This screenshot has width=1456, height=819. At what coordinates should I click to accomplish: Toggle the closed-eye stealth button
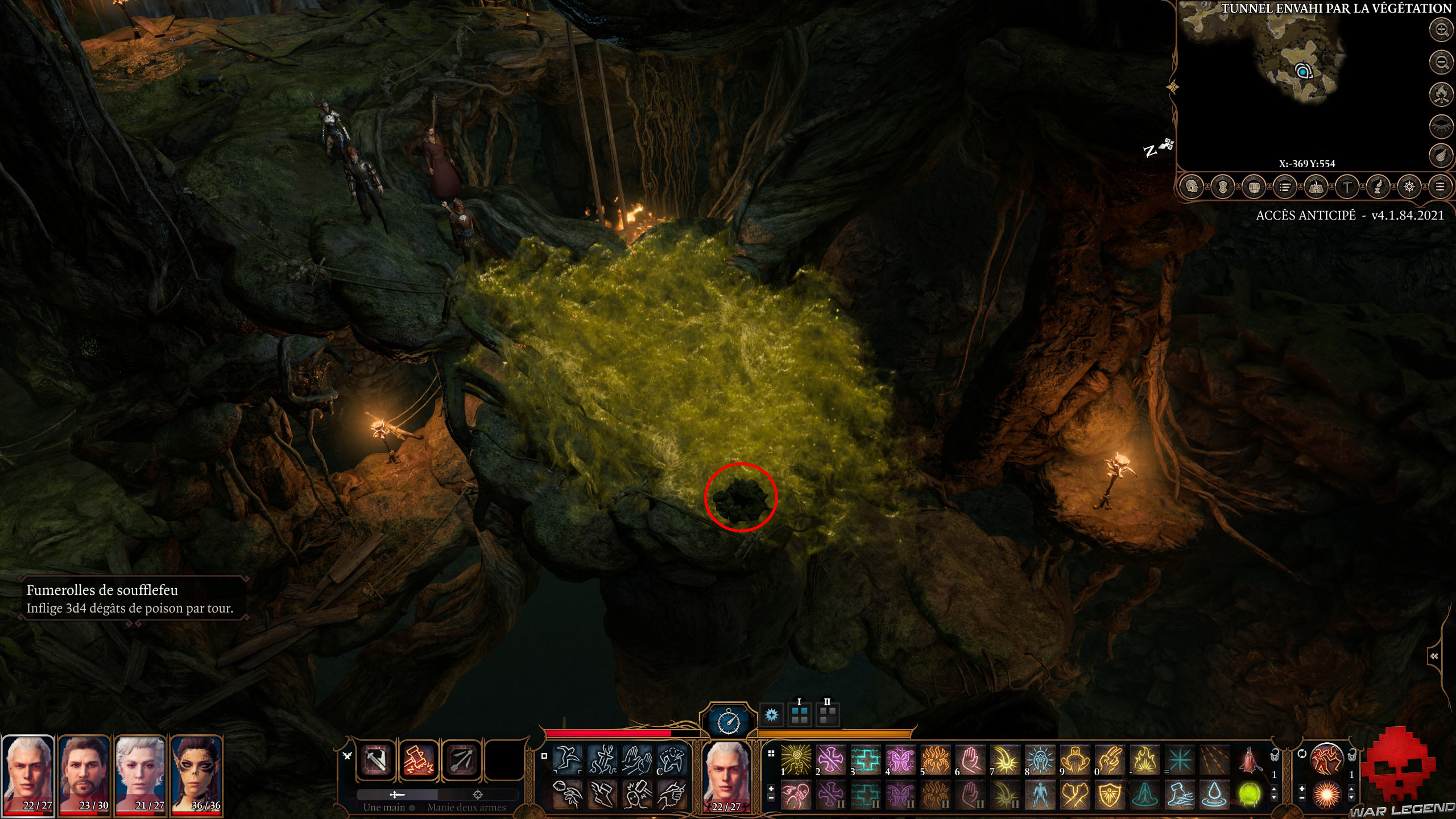[1441, 126]
